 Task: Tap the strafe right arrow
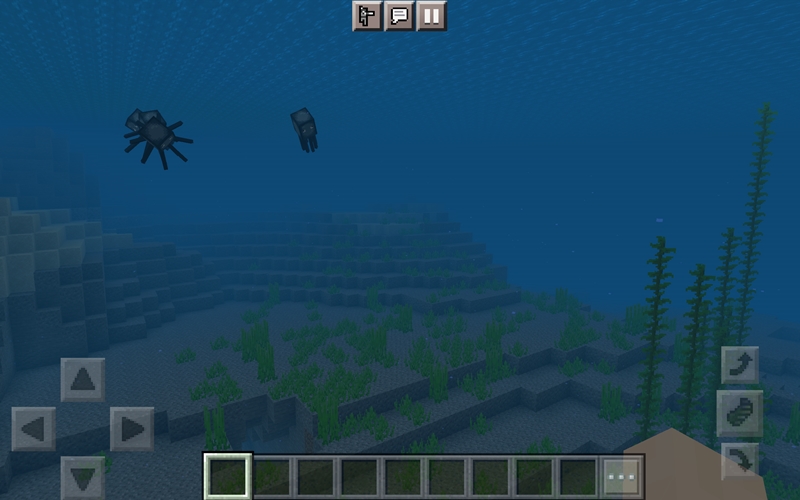pos(132,429)
